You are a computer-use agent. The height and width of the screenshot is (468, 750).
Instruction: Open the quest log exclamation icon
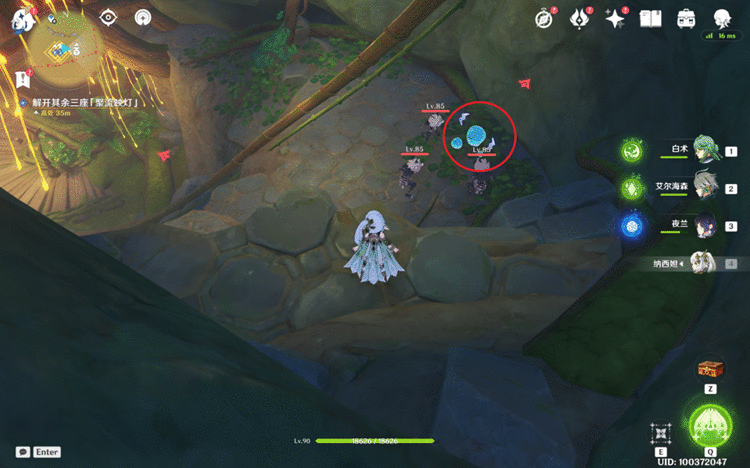[x=22, y=80]
